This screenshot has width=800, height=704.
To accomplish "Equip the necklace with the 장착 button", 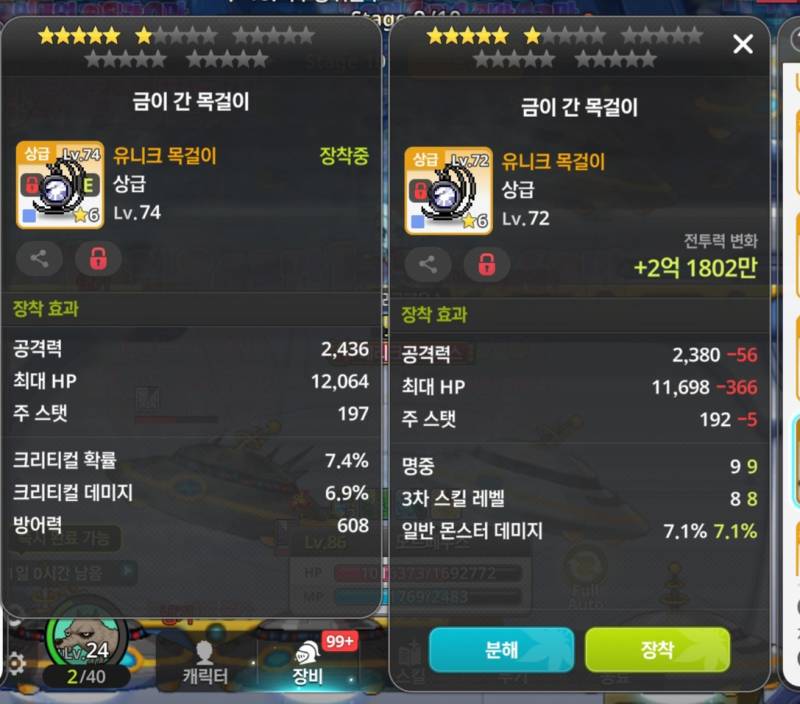I will point(657,650).
